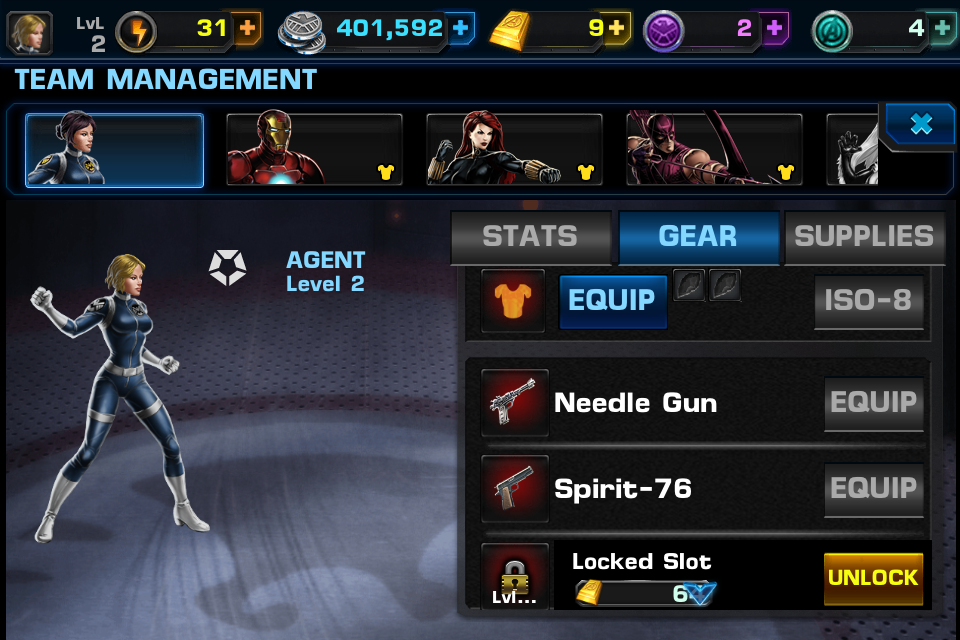Purchase additional gold bars
The image size is (960, 640).
[x=615, y=29]
